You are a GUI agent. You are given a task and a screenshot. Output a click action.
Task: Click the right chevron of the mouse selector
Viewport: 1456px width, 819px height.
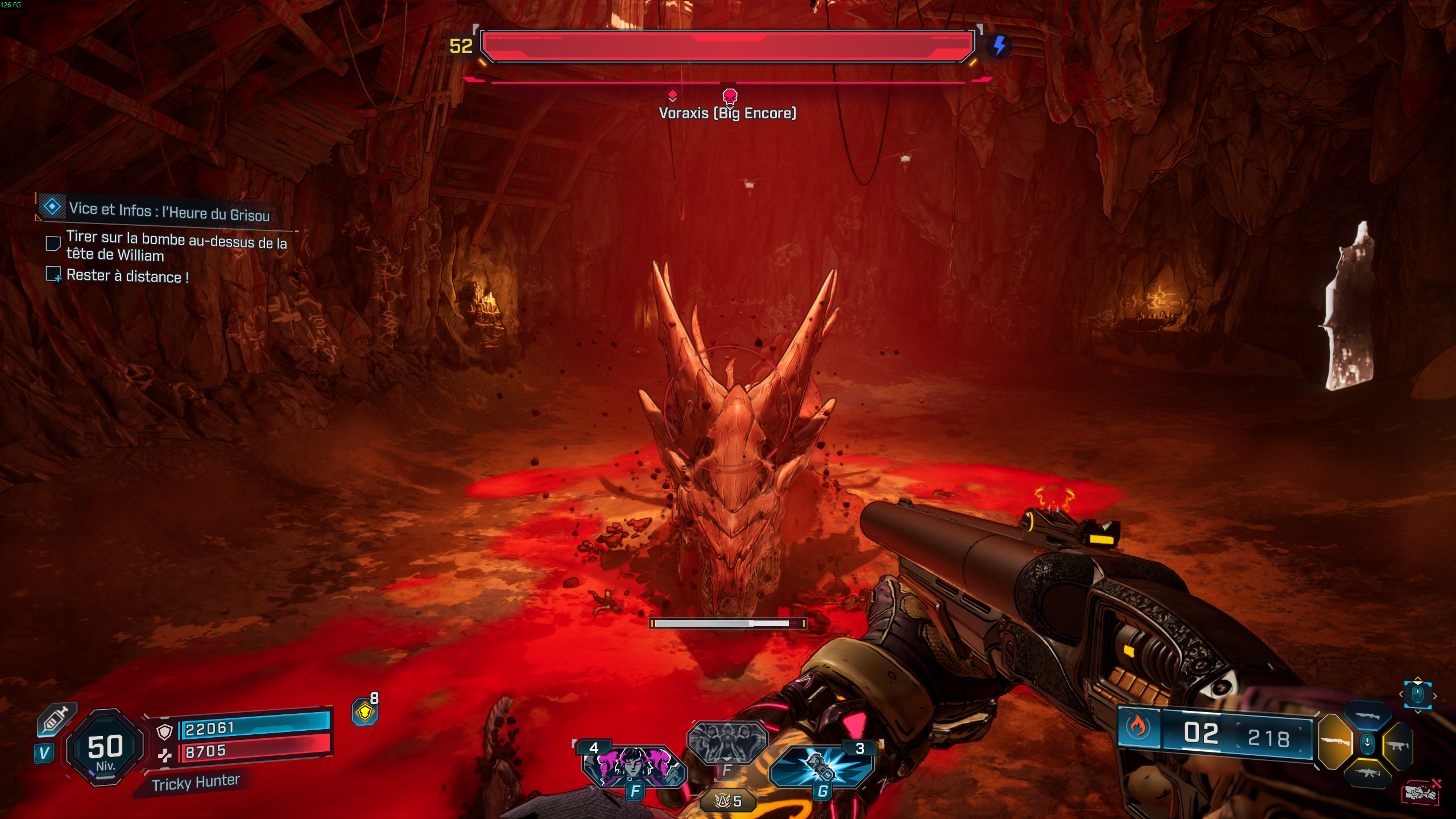1435,696
